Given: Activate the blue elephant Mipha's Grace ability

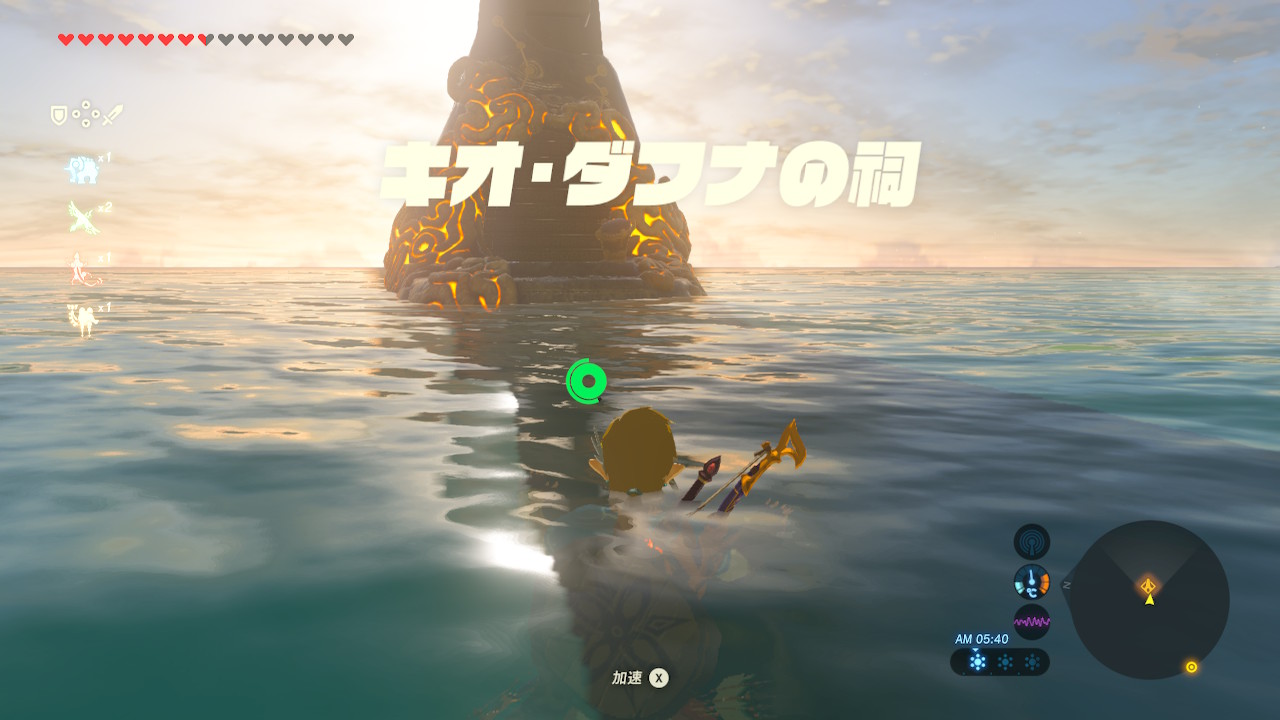Looking at the screenshot, I should pos(82,169).
